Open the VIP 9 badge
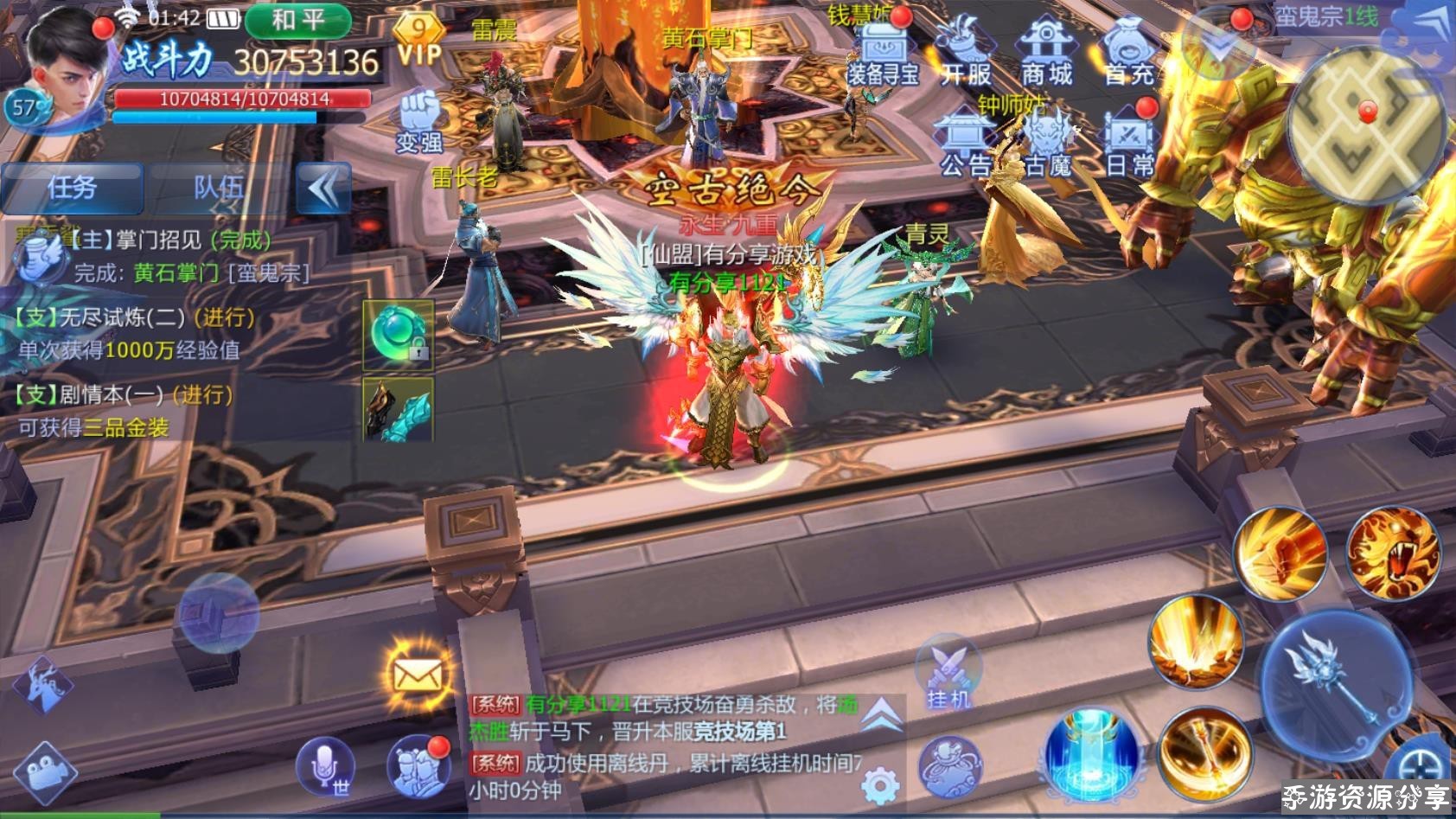1456x819 pixels. pyautogui.click(x=419, y=41)
